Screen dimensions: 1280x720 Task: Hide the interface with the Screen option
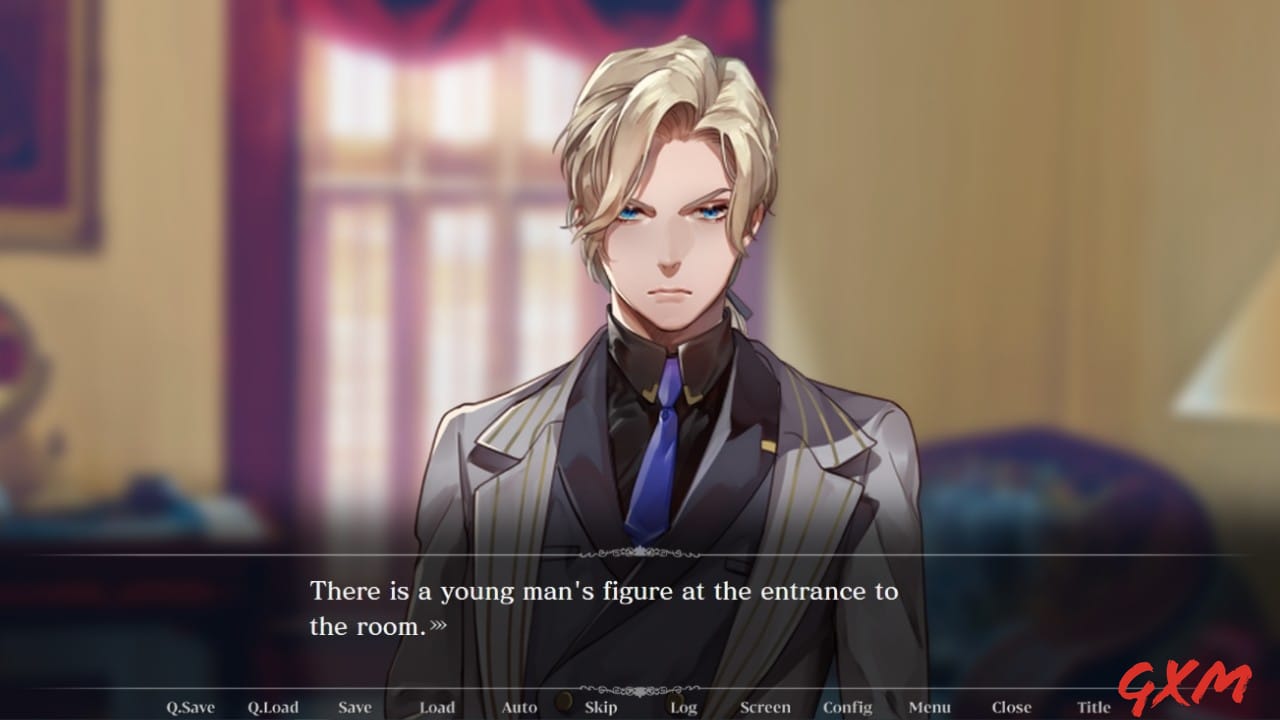(766, 707)
